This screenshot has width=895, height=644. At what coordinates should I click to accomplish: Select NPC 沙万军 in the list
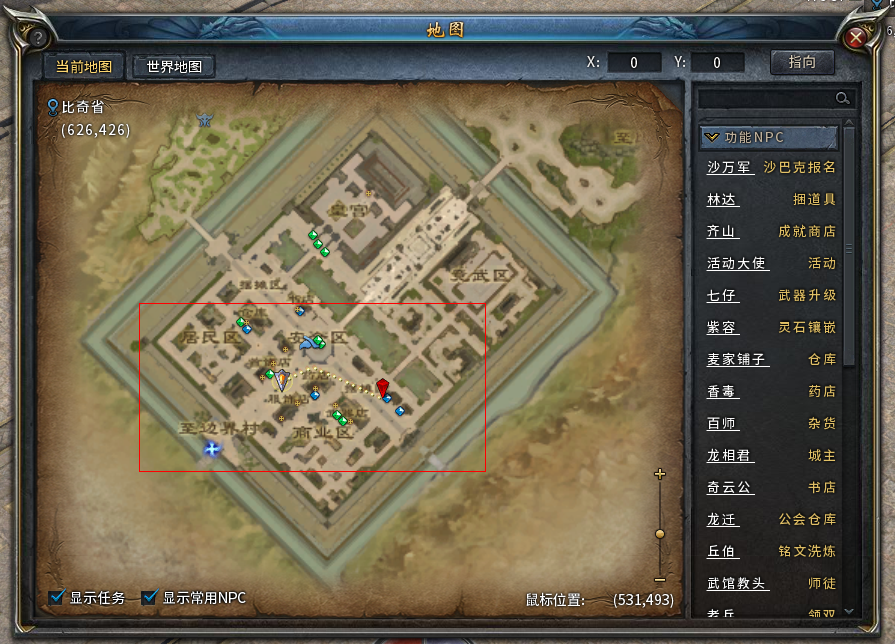click(x=729, y=168)
